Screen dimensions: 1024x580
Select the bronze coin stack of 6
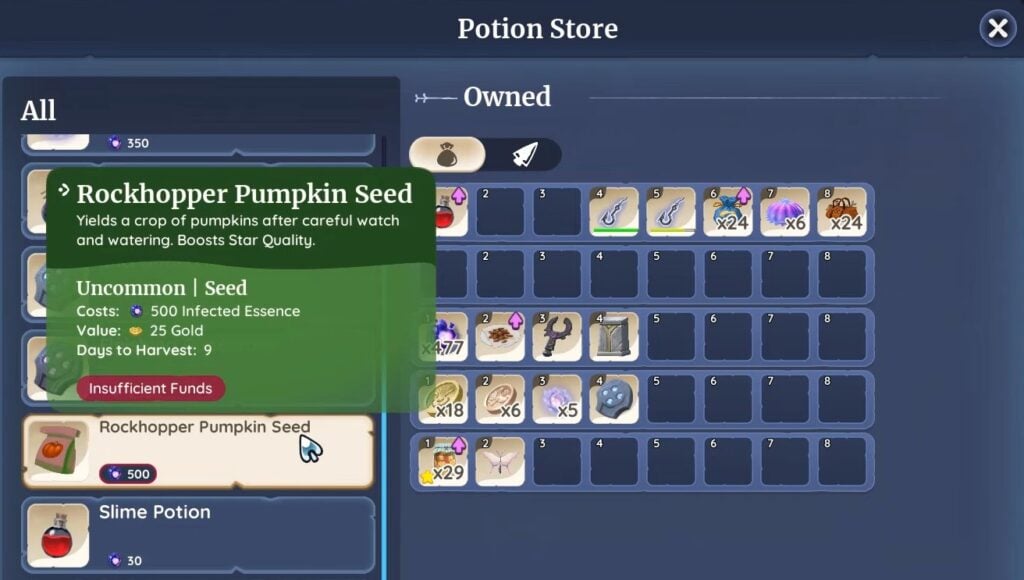pos(500,398)
